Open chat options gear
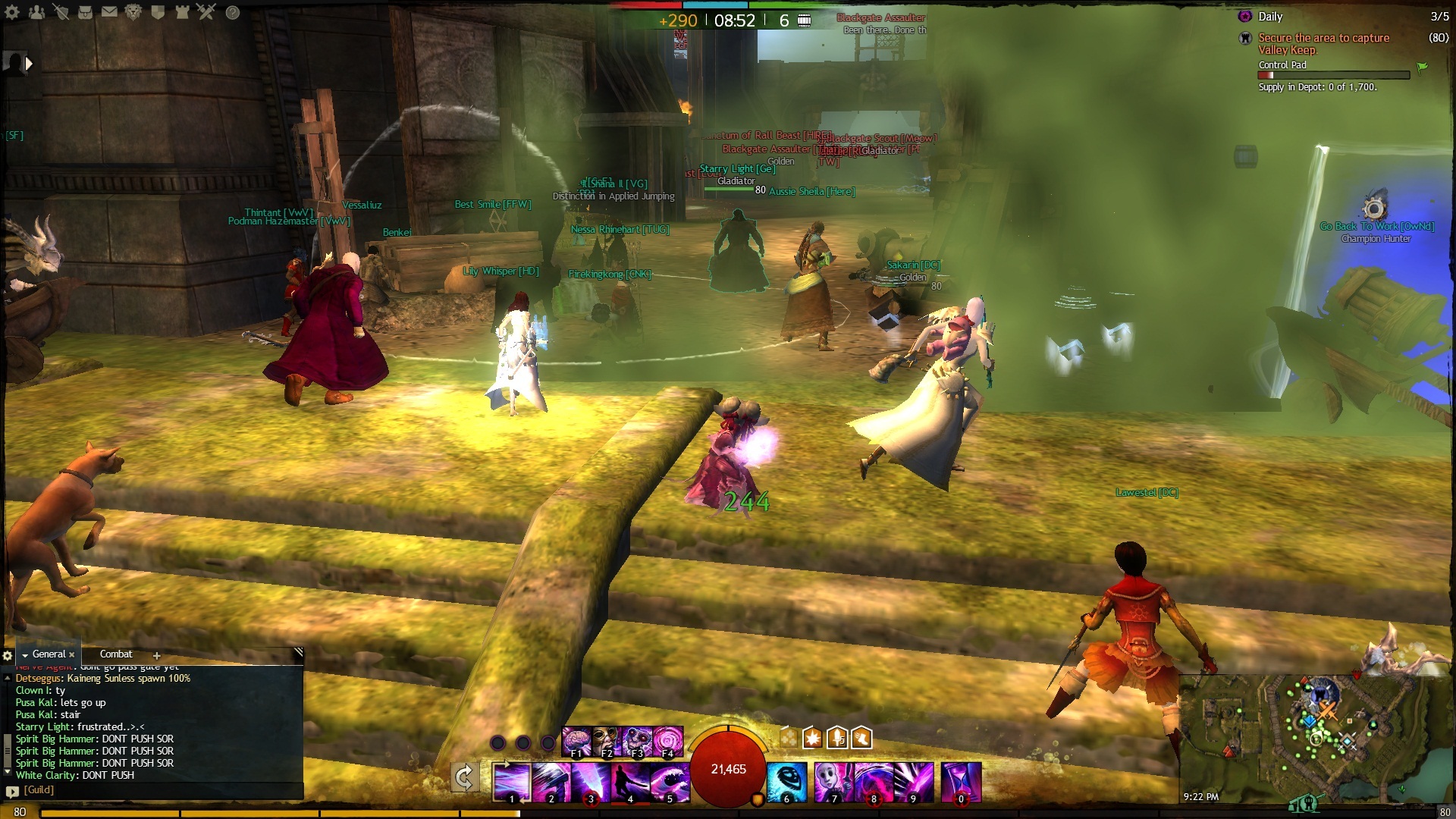 (8, 656)
